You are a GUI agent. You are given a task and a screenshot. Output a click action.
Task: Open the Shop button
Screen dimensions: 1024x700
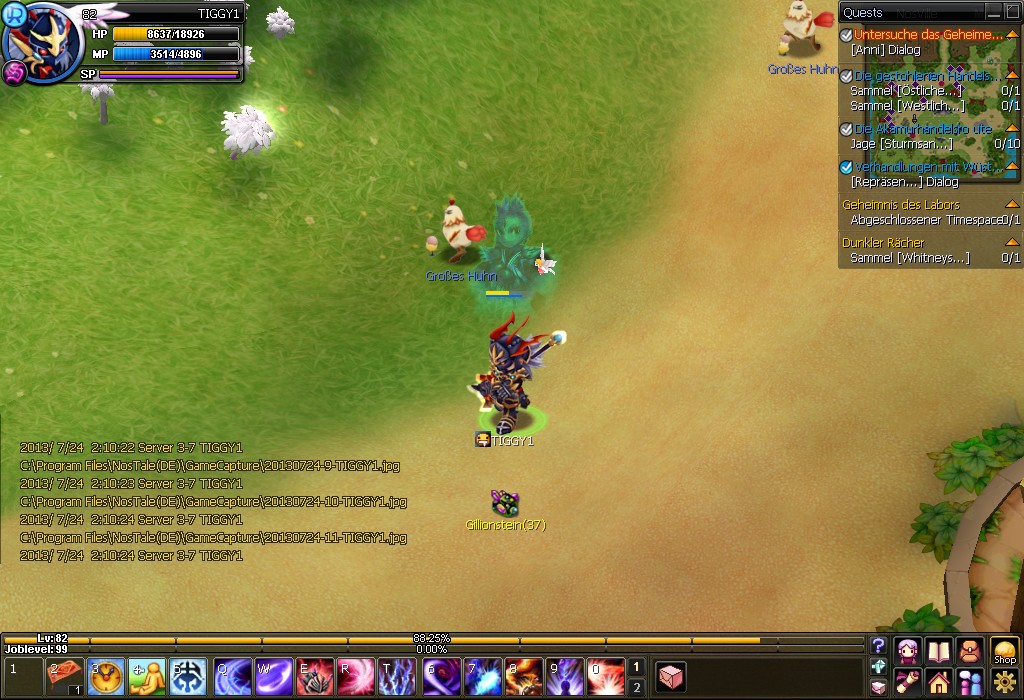tap(1004, 651)
